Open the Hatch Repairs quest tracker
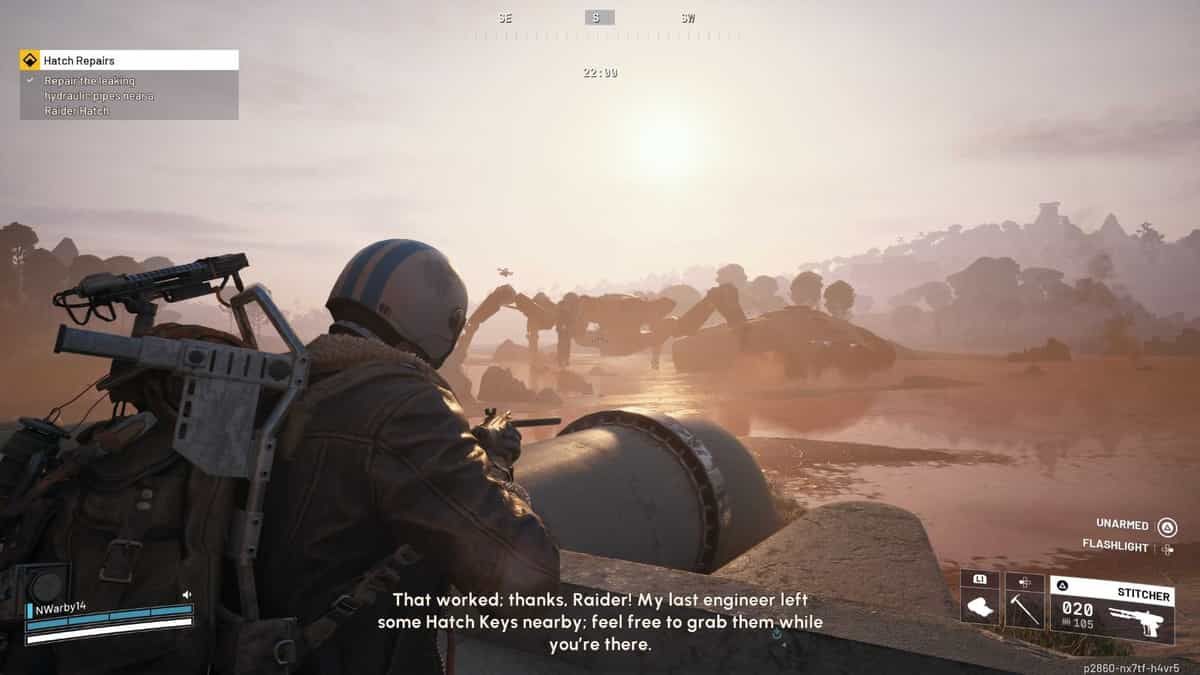 (128, 60)
